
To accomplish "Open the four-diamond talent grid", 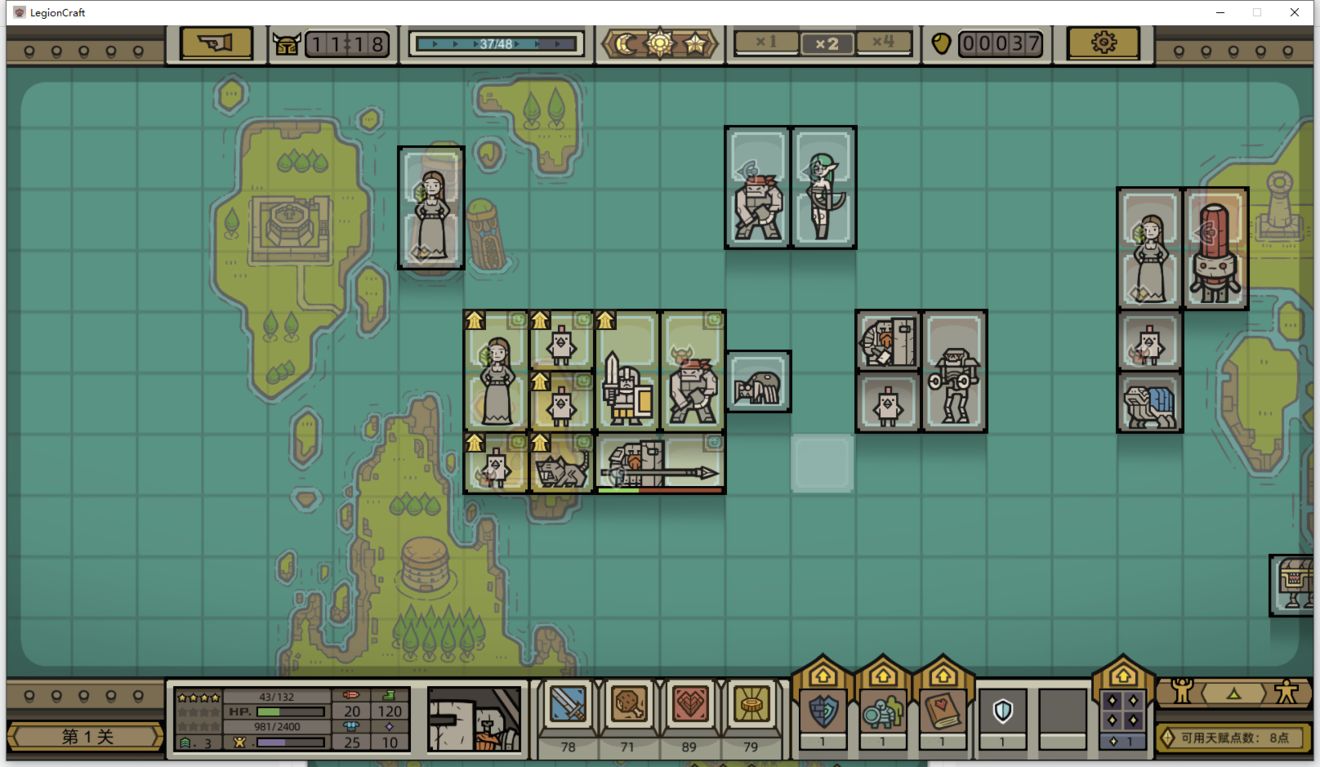I will click(x=1122, y=711).
